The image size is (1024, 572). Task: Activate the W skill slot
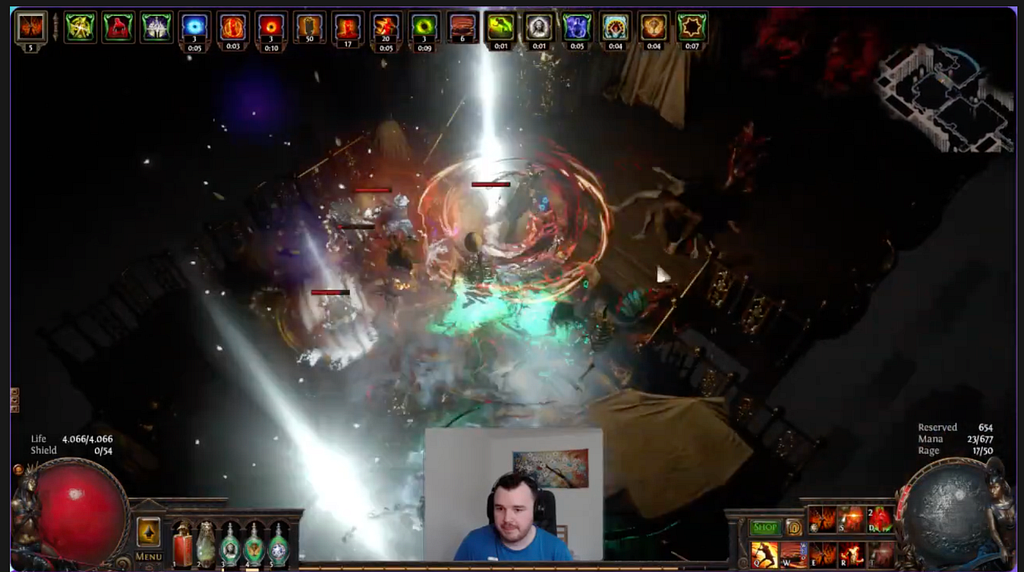coord(793,554)
